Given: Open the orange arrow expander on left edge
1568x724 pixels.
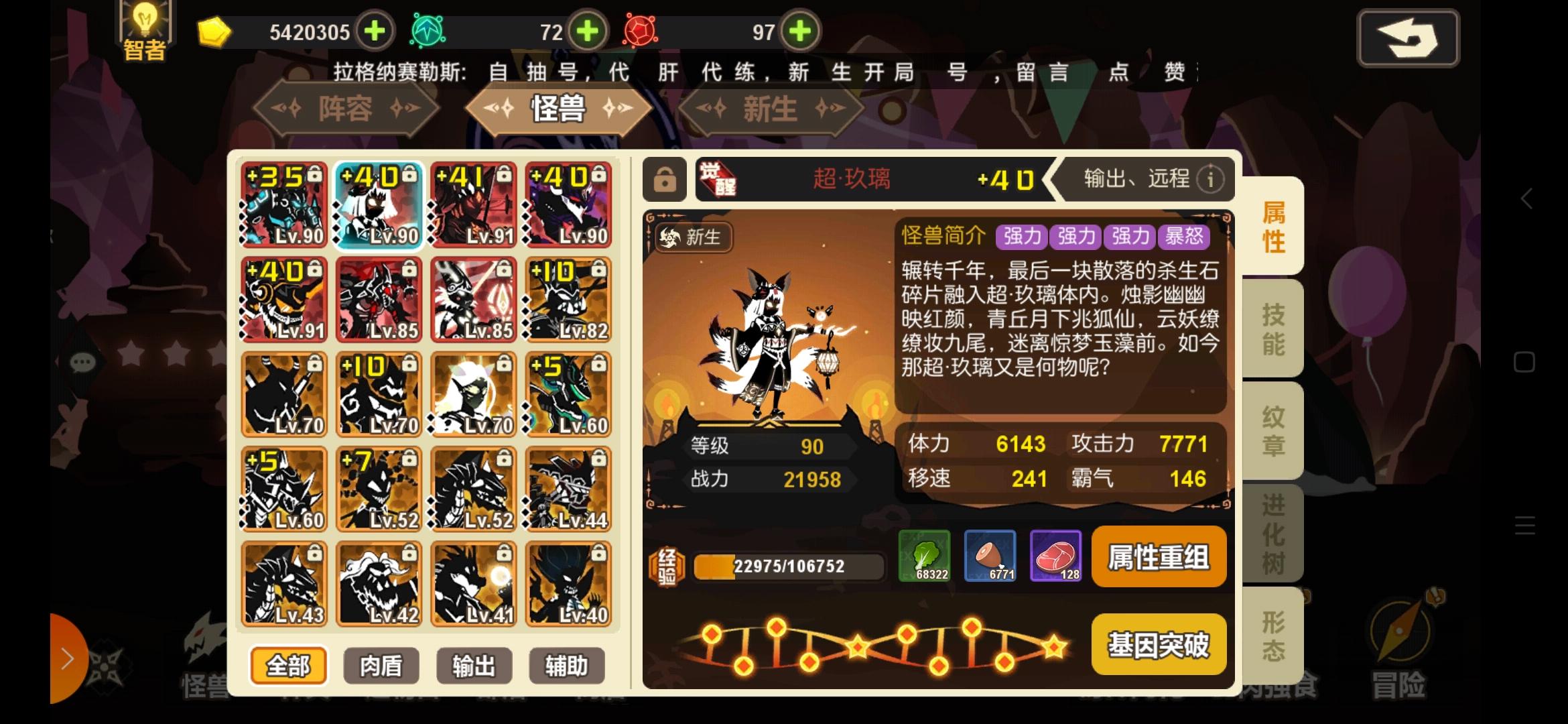Looking at the screenshot, I should 67,658.
